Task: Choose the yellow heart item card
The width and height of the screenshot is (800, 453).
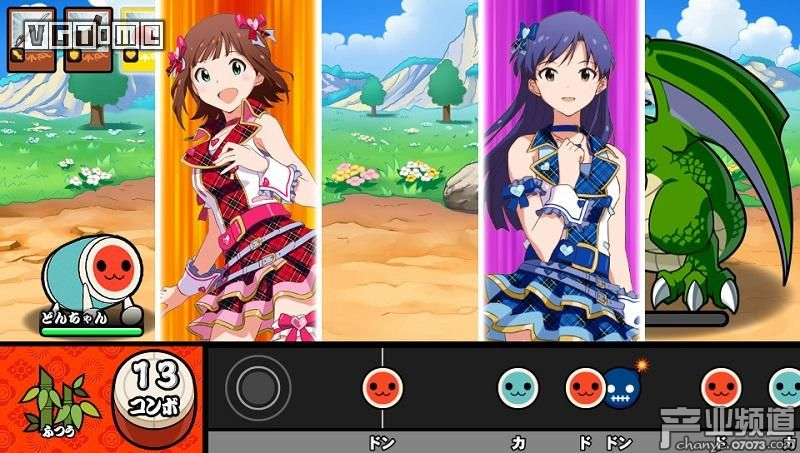Action: coord(136,43)
